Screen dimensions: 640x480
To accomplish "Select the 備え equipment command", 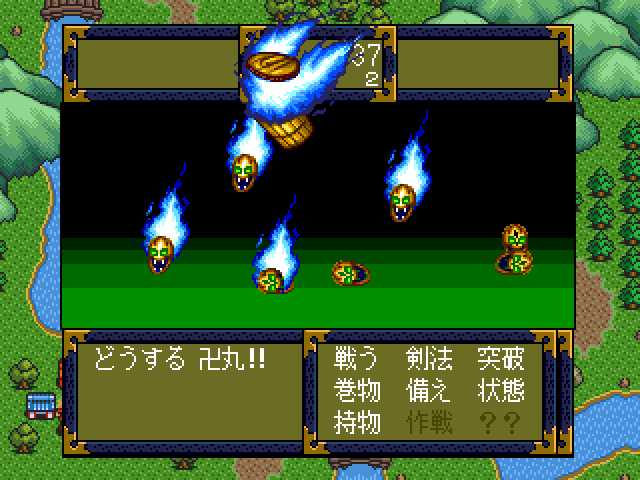I will coord(429,391).
